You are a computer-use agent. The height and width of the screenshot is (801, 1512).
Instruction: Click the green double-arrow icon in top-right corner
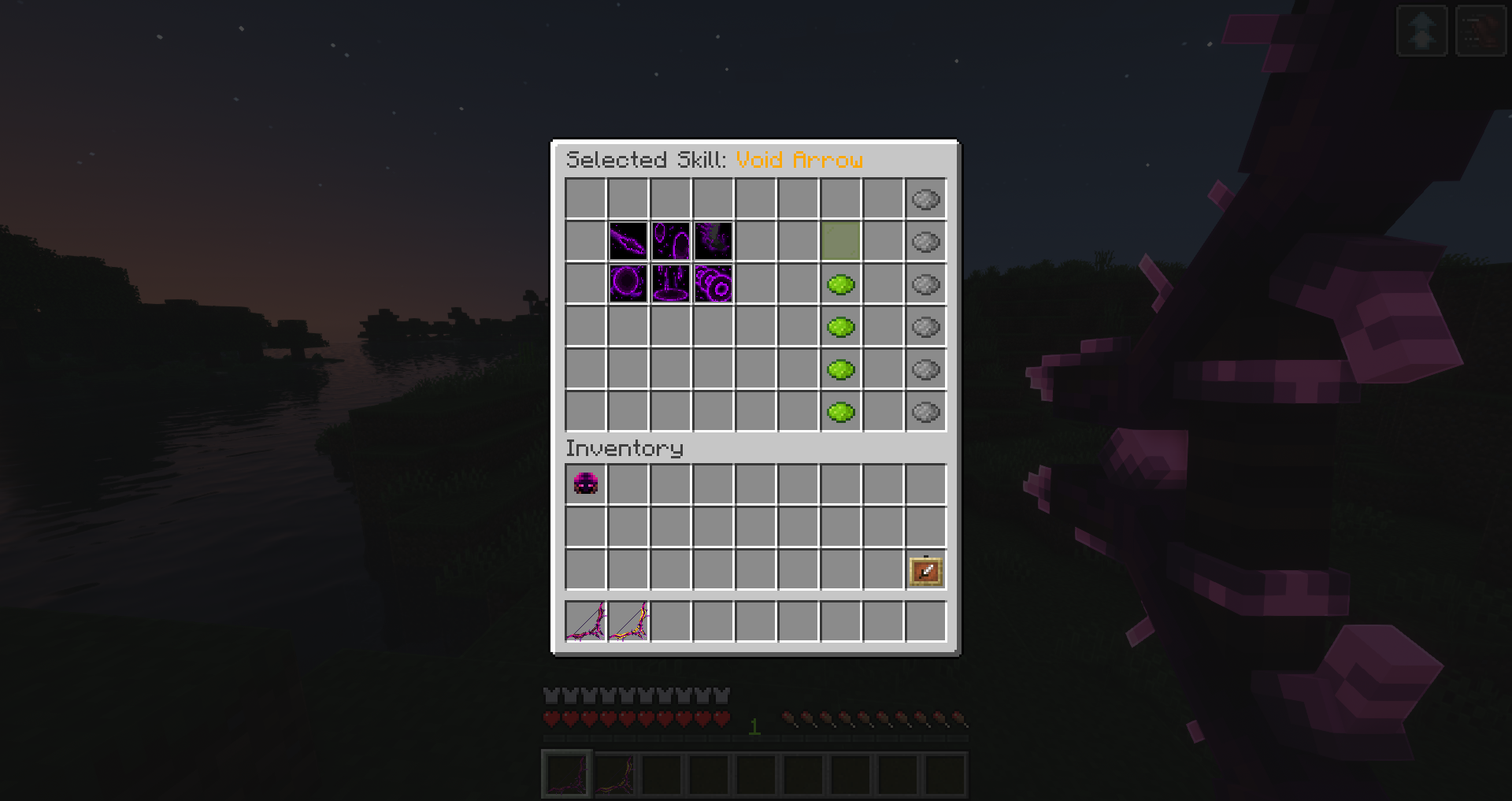click(1421, 30)
